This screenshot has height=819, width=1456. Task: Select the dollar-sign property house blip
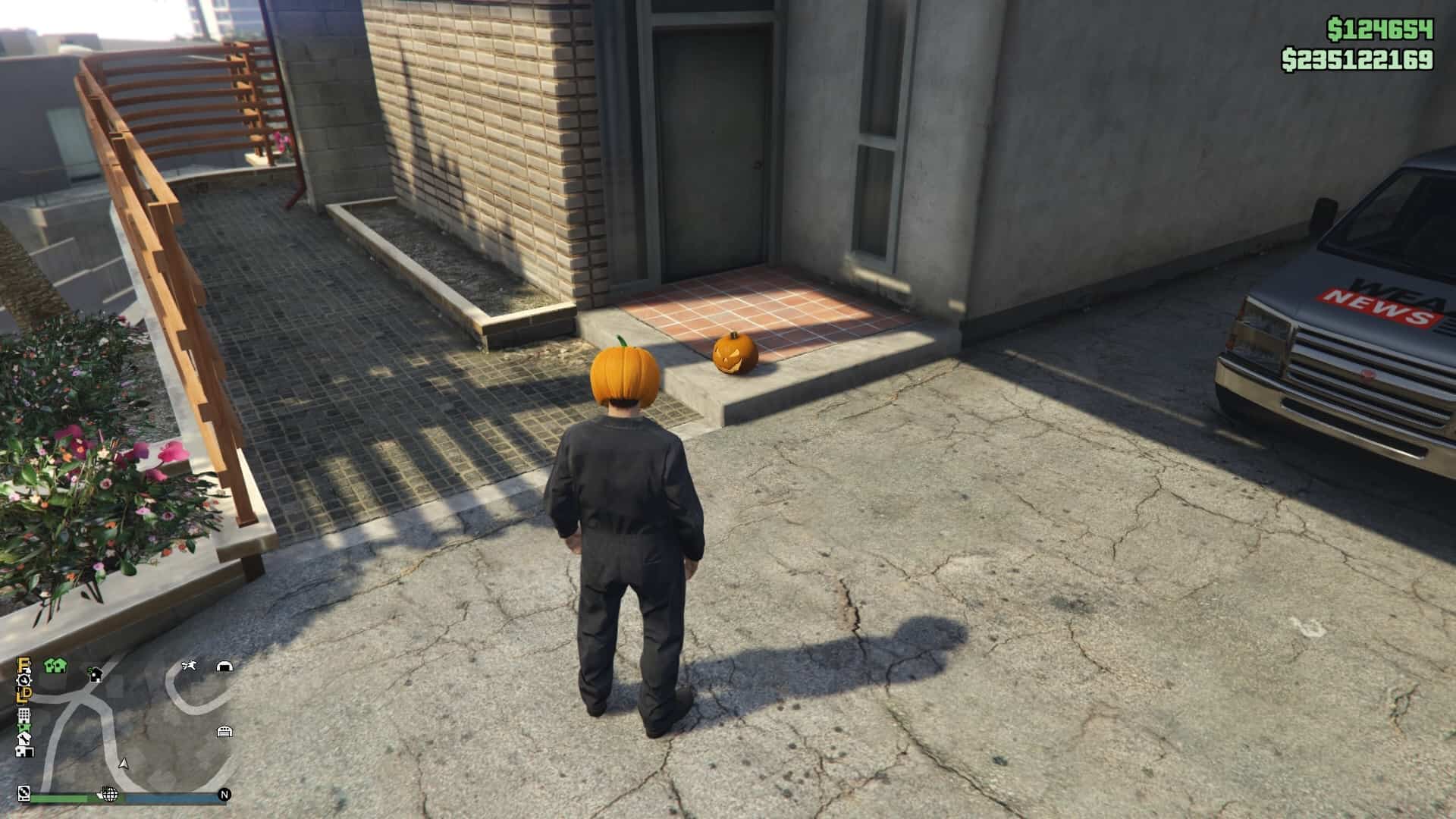click(95, 676)
